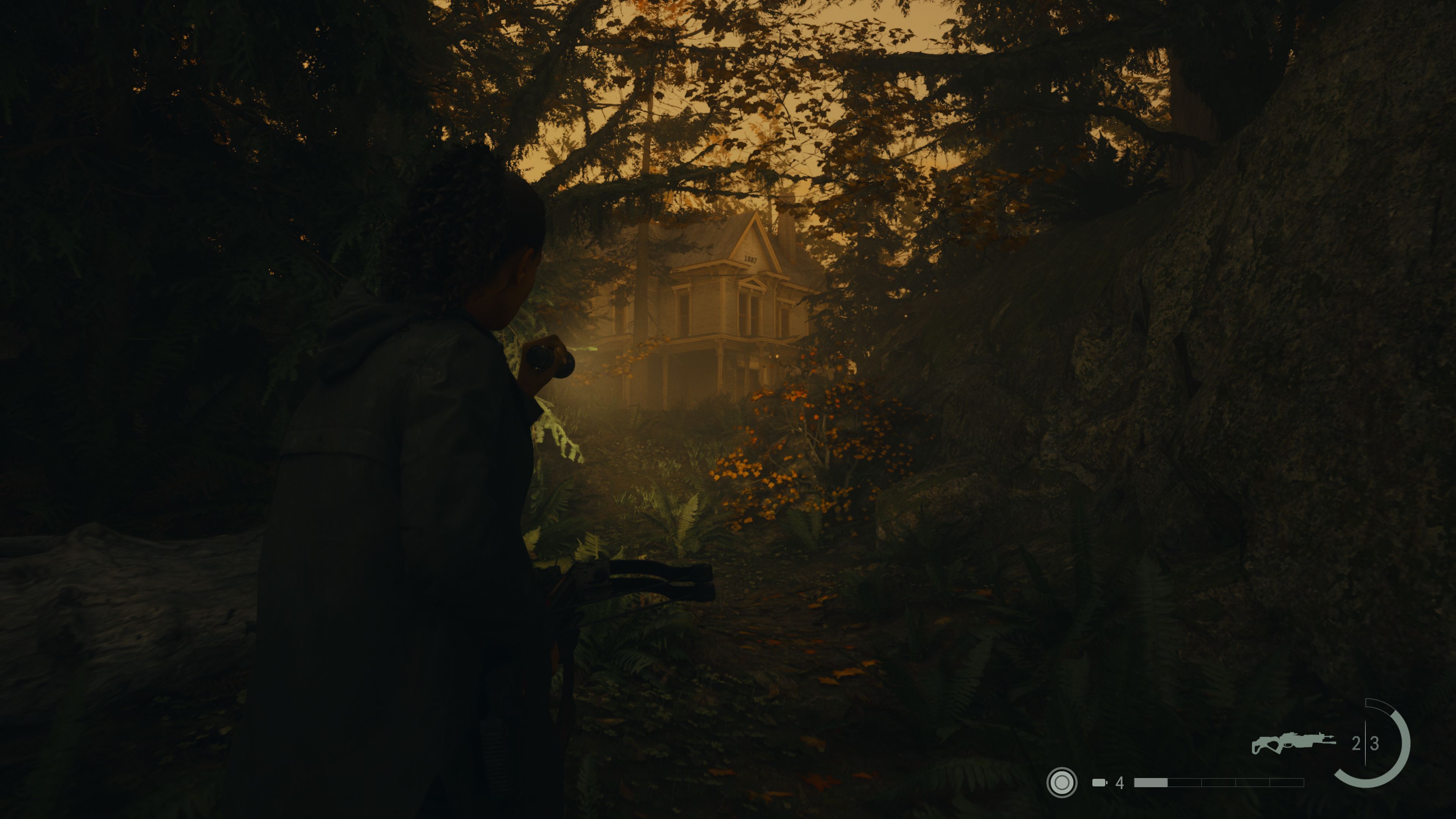Select the equipped crossbow weapon icon
1456x819 pixels.
(x=1293, y=742)
